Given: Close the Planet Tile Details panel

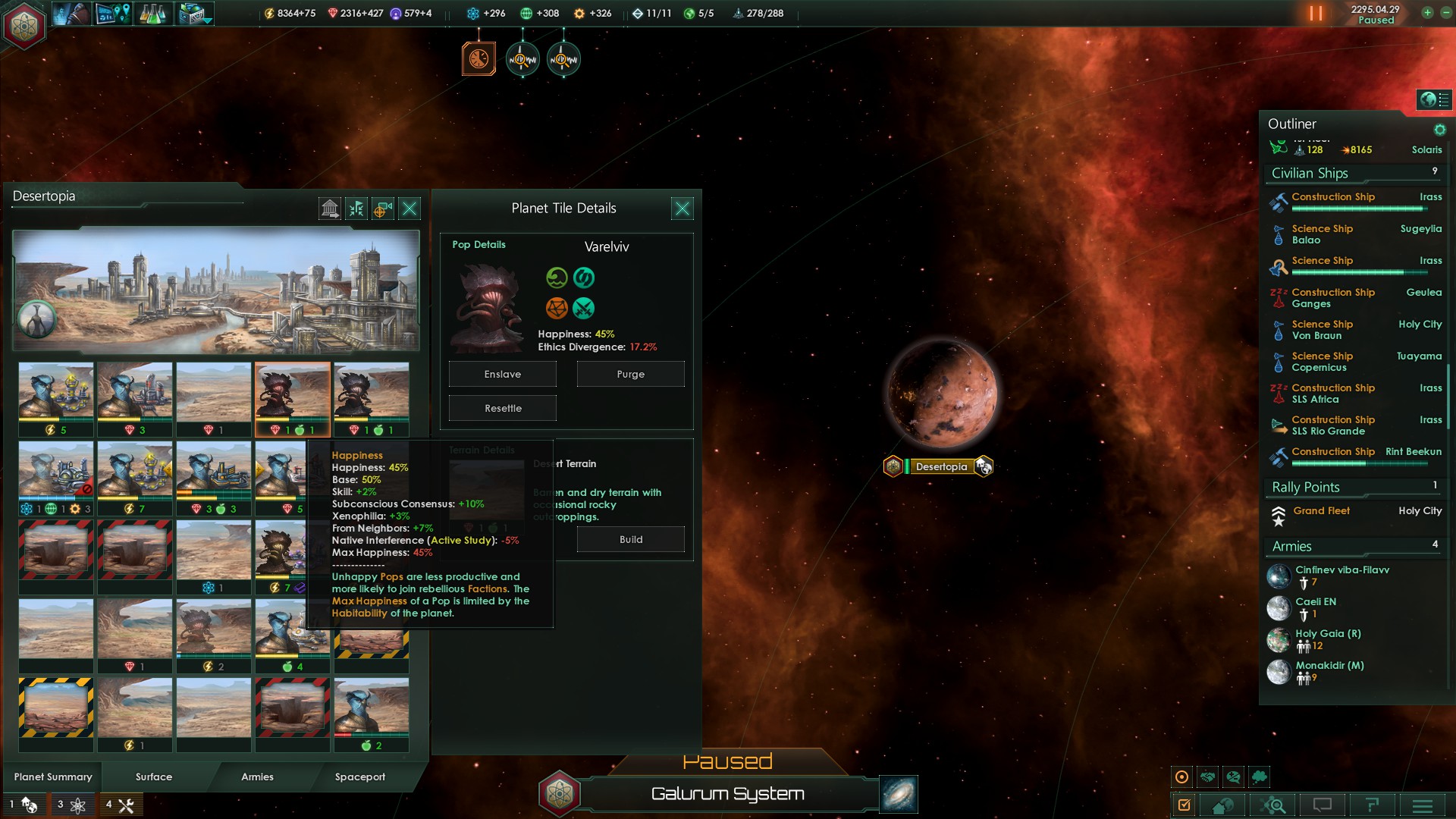Looking at the screenshot, I should click(x=682, y=209).
